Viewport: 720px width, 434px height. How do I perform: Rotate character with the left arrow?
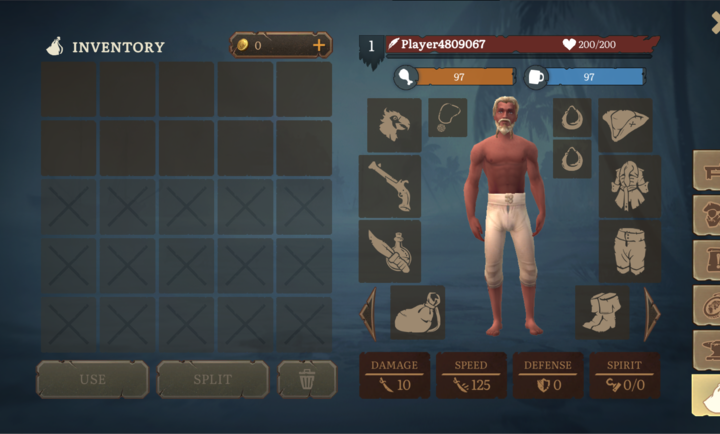[x=368, y=313]
